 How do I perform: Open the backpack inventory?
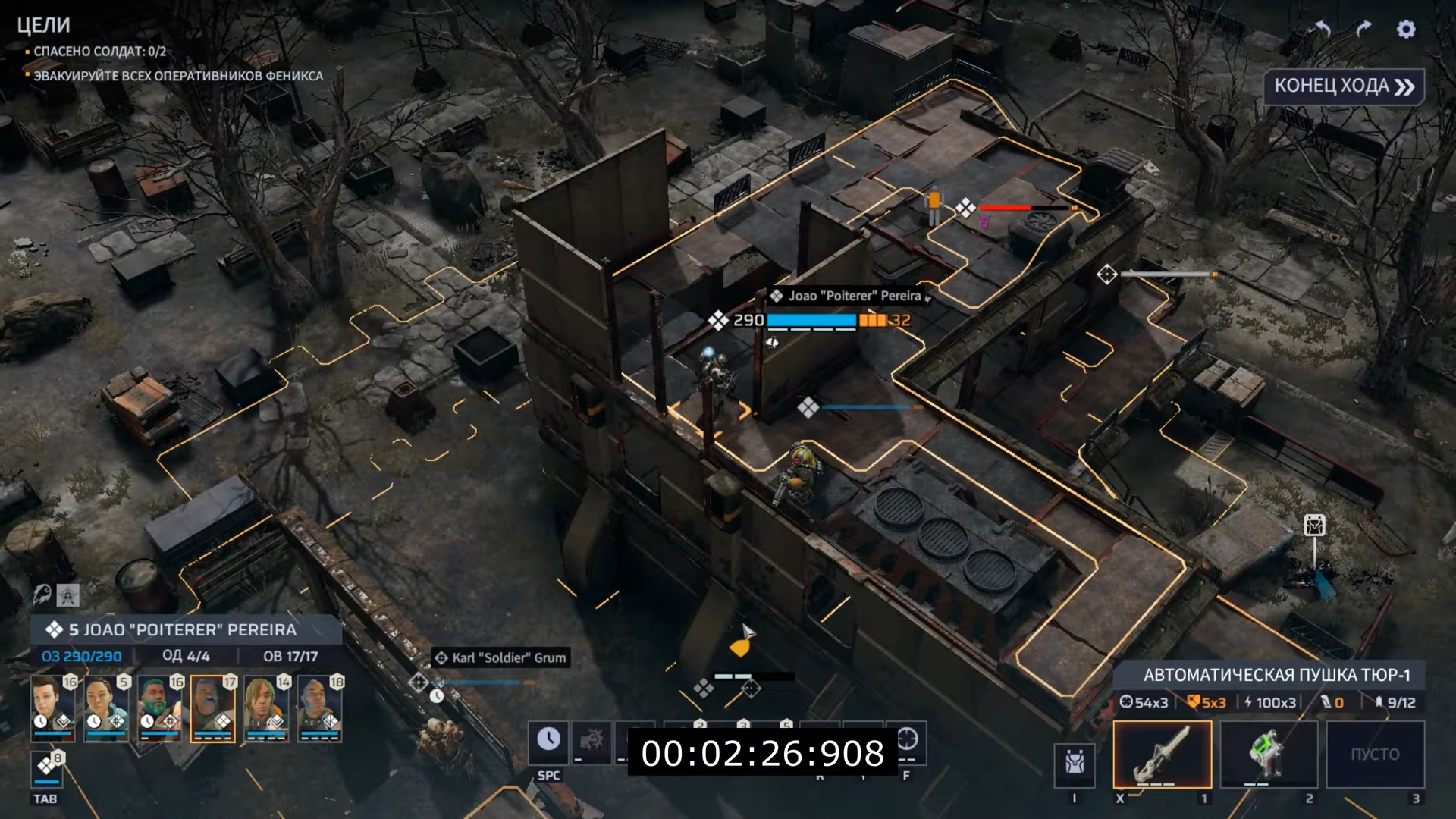1075,761
